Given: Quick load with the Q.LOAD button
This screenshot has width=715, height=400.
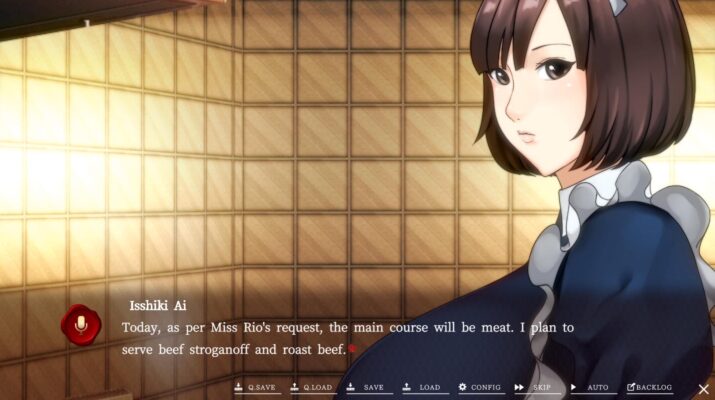Looking at the screenshot, I should pyautogui.click(x=311, y=387).
